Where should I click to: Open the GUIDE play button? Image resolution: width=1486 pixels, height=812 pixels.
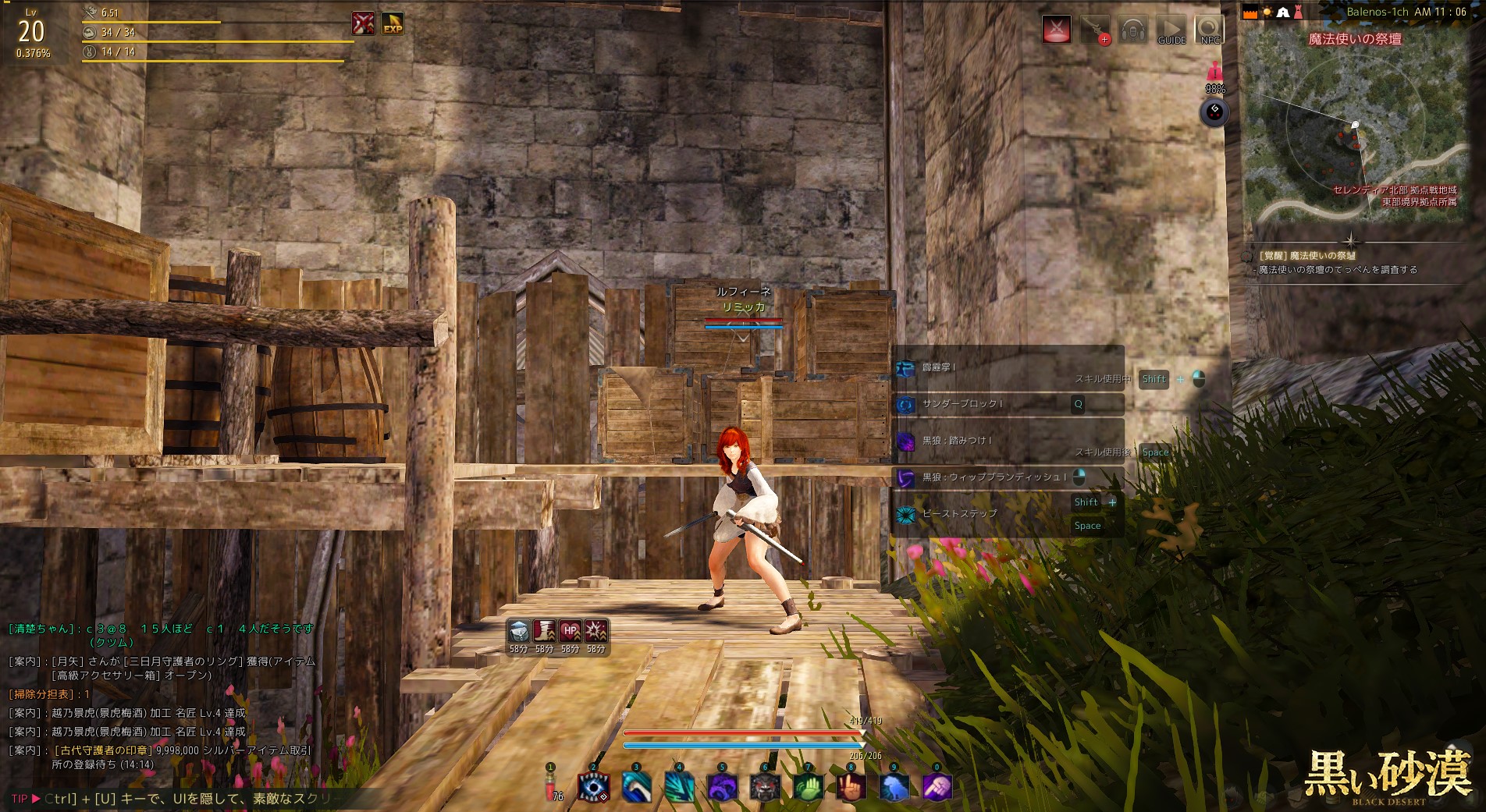(x=1171, y=30)
